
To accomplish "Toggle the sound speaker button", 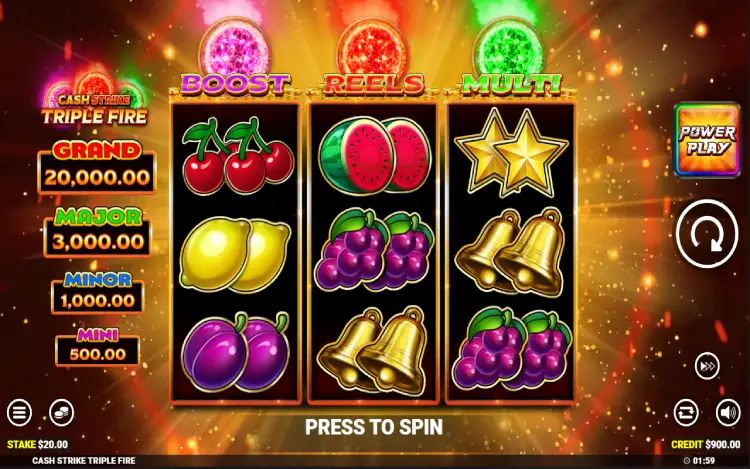I will click(x=728, y=411).
